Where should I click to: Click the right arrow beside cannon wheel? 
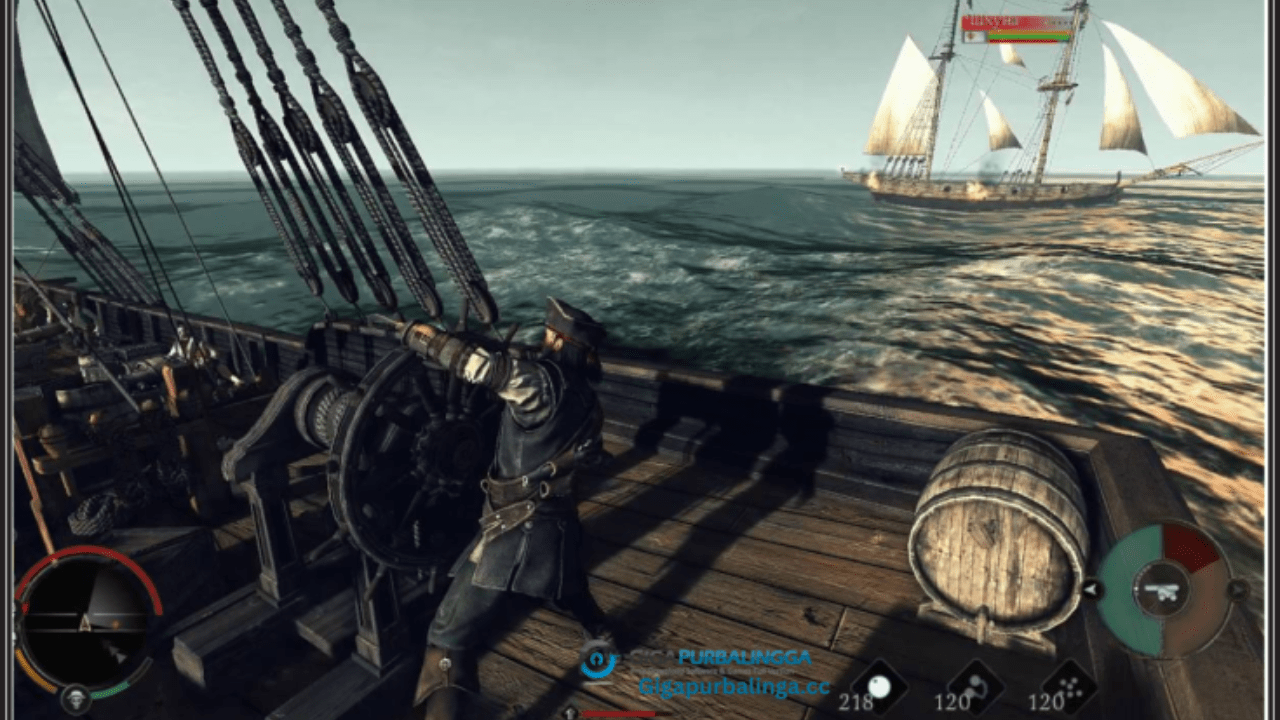tap(1238, 590)
